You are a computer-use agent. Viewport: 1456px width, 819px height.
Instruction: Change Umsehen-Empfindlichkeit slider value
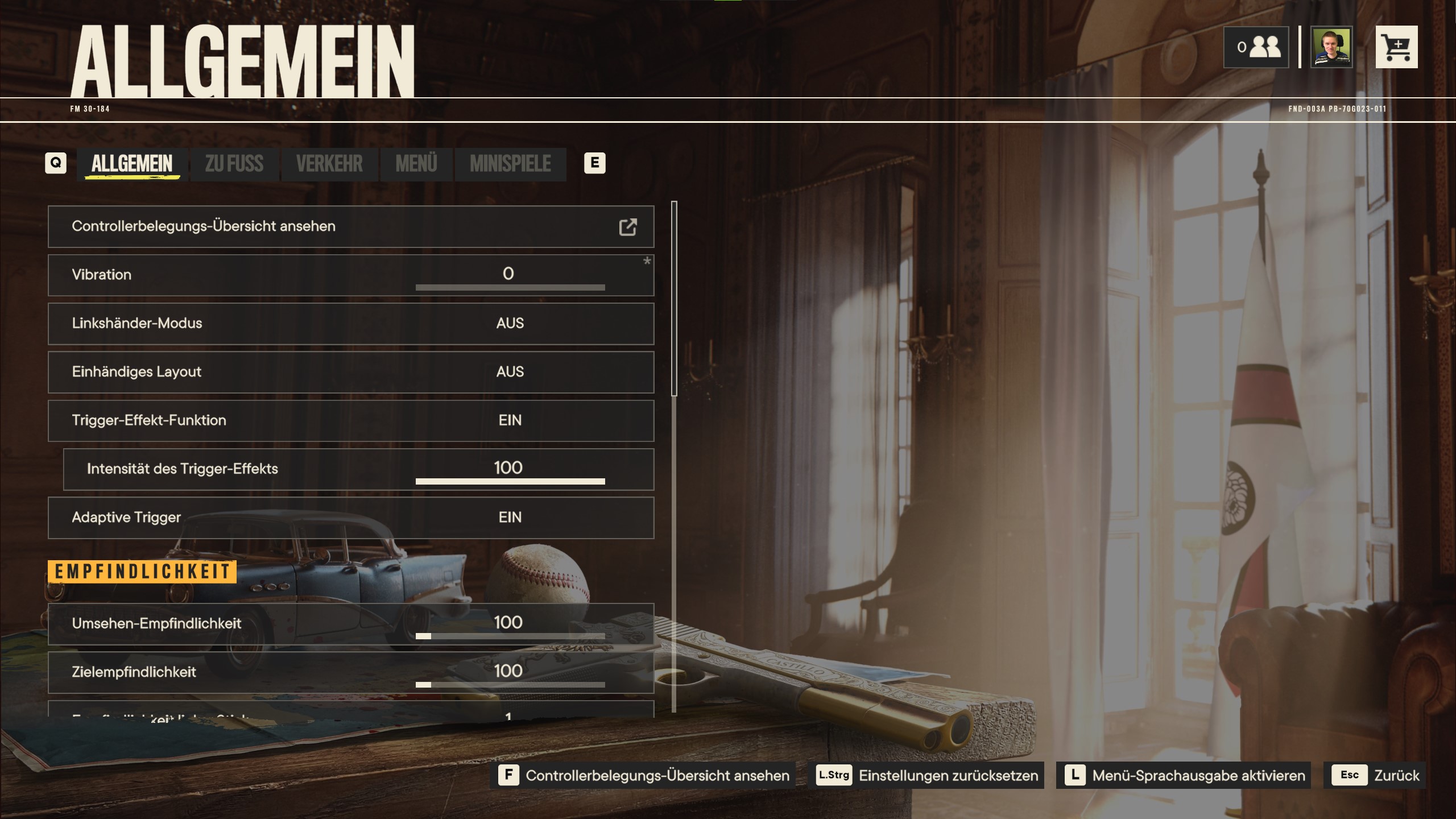coord(510,636)
